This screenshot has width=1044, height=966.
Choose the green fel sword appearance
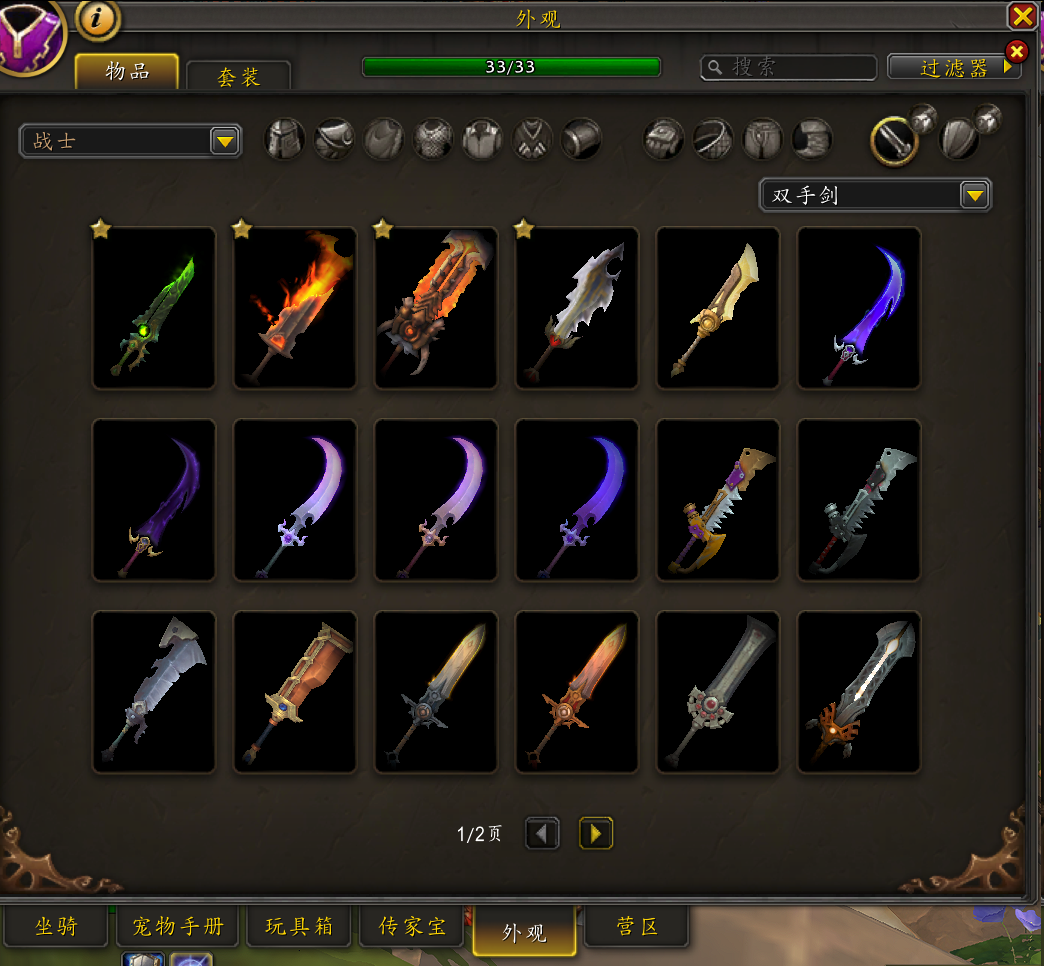tap(154, 308)
